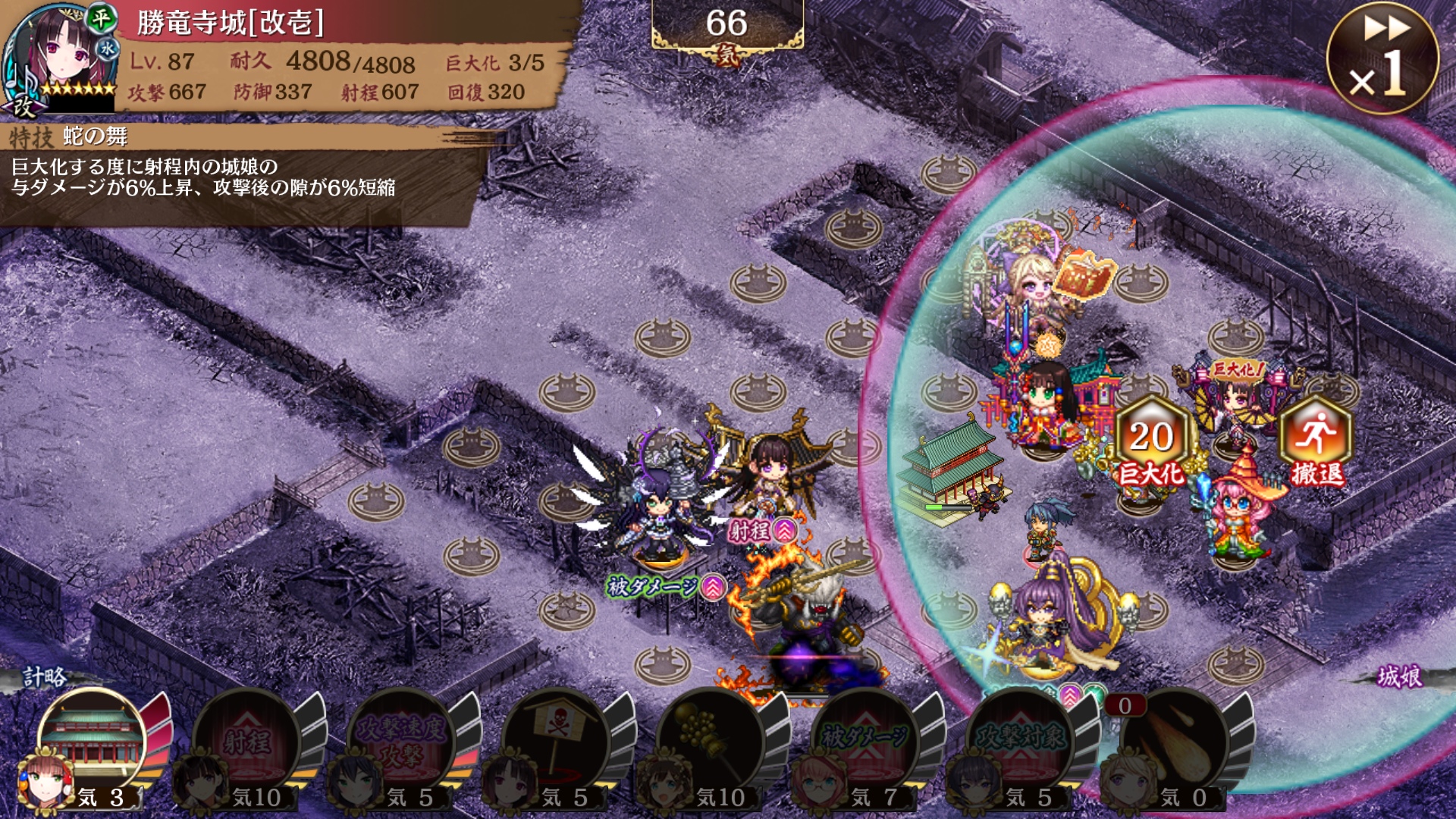Tap the 巨大化 upgrade button costing 20
This screenshot has height=819, width=1456.
pos(1151,442)
